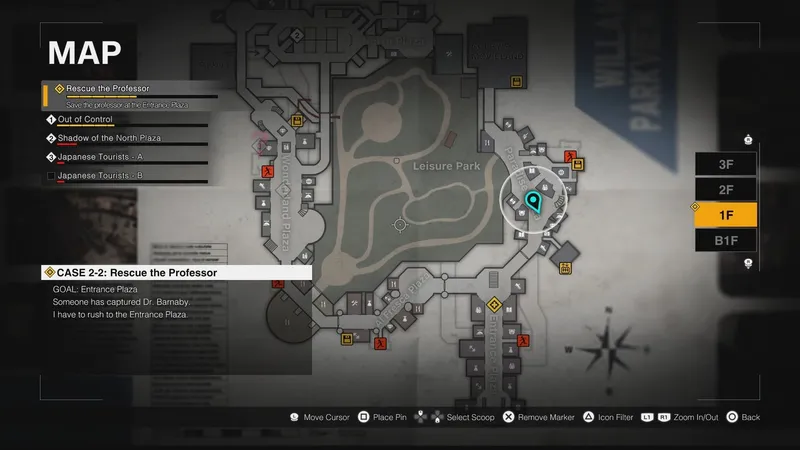Switch to the B1F basement map
The width and height of the screenshot is (800, 450).
pos(726,239)
